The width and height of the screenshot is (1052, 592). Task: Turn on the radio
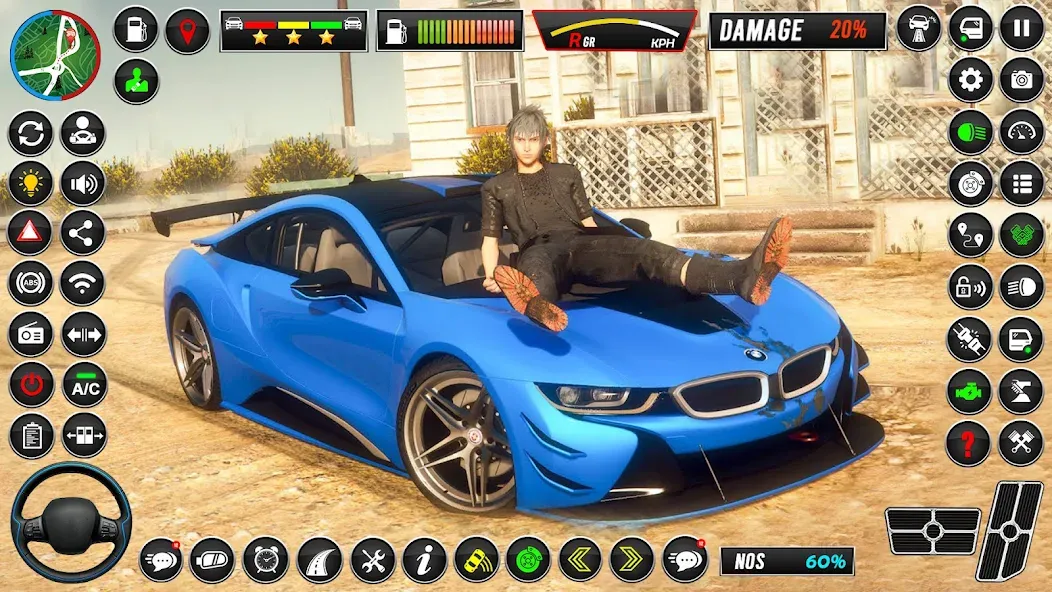[30, 334]
